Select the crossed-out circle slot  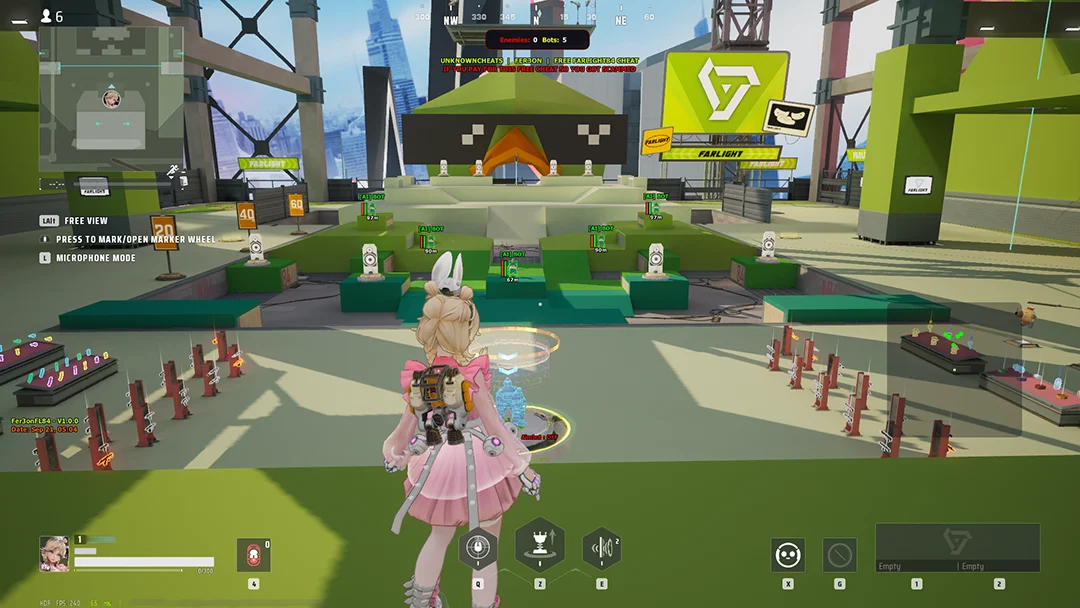[839, 555]
